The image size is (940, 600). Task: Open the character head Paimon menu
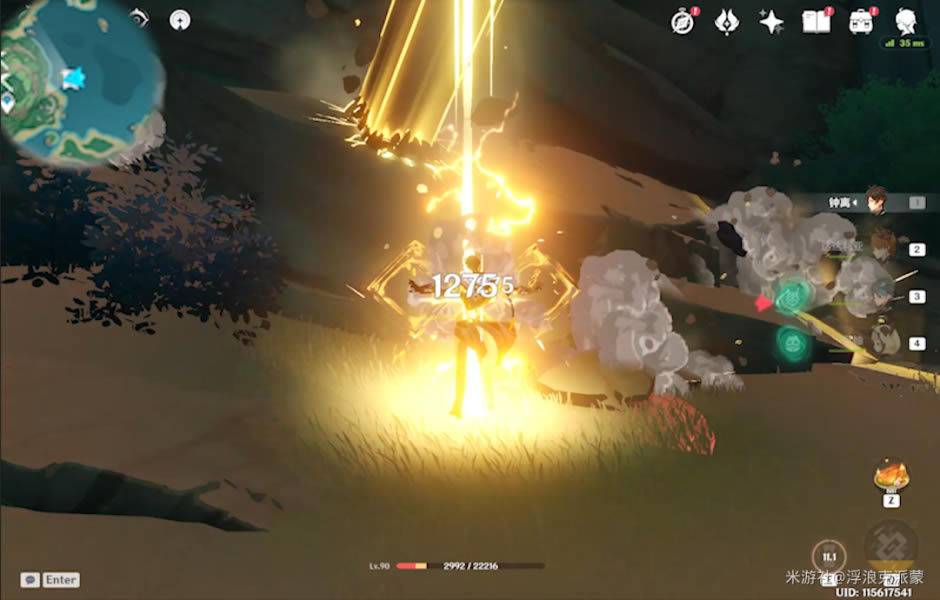click(x=906, y=21)
